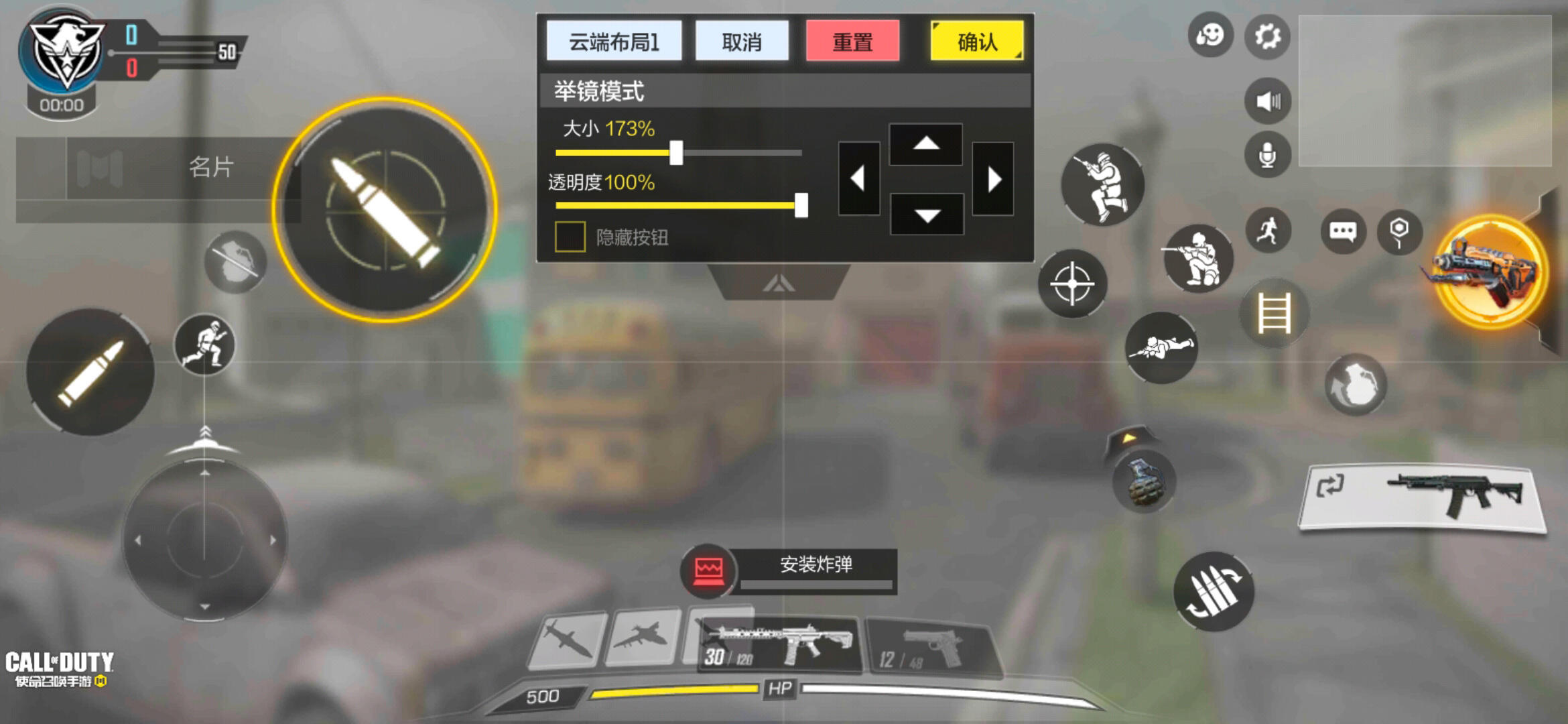The image size is (1568, 724).
Task: Confirm layout with 确认 button
Action: (x=976, y=42)
